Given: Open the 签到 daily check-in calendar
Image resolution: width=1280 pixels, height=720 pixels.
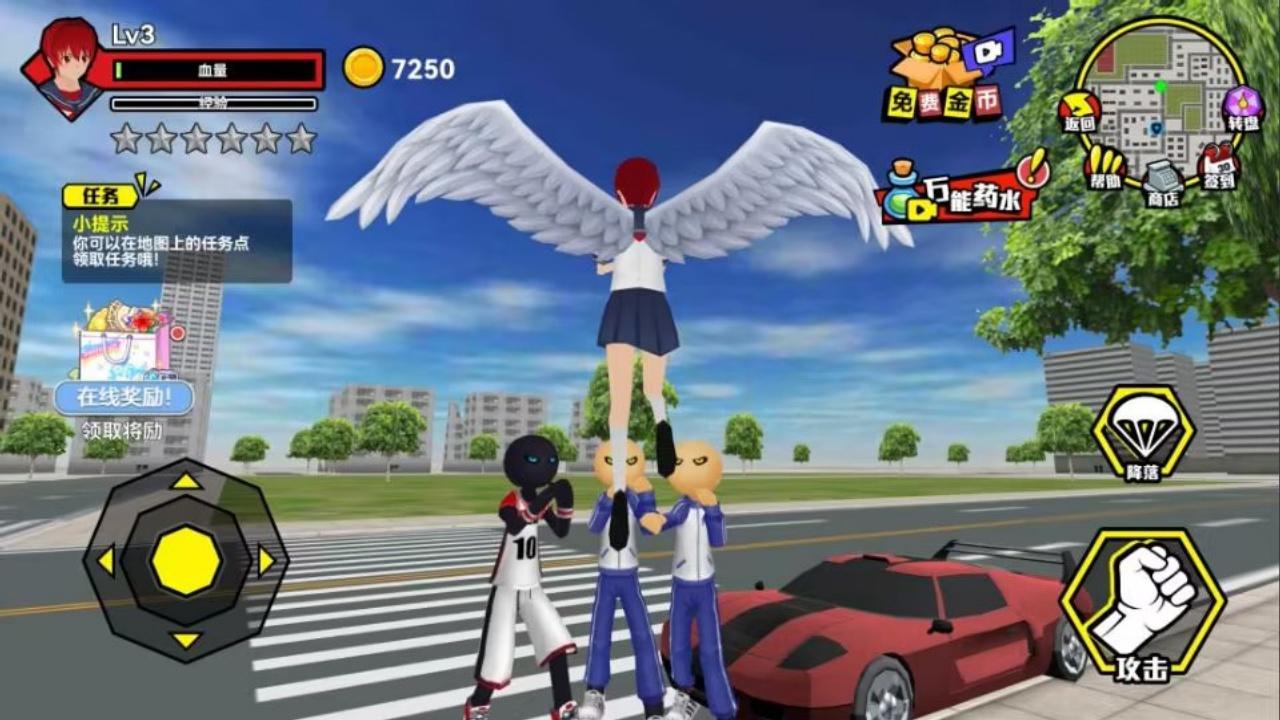Looking at the screenshot, I should [1218, 167].
